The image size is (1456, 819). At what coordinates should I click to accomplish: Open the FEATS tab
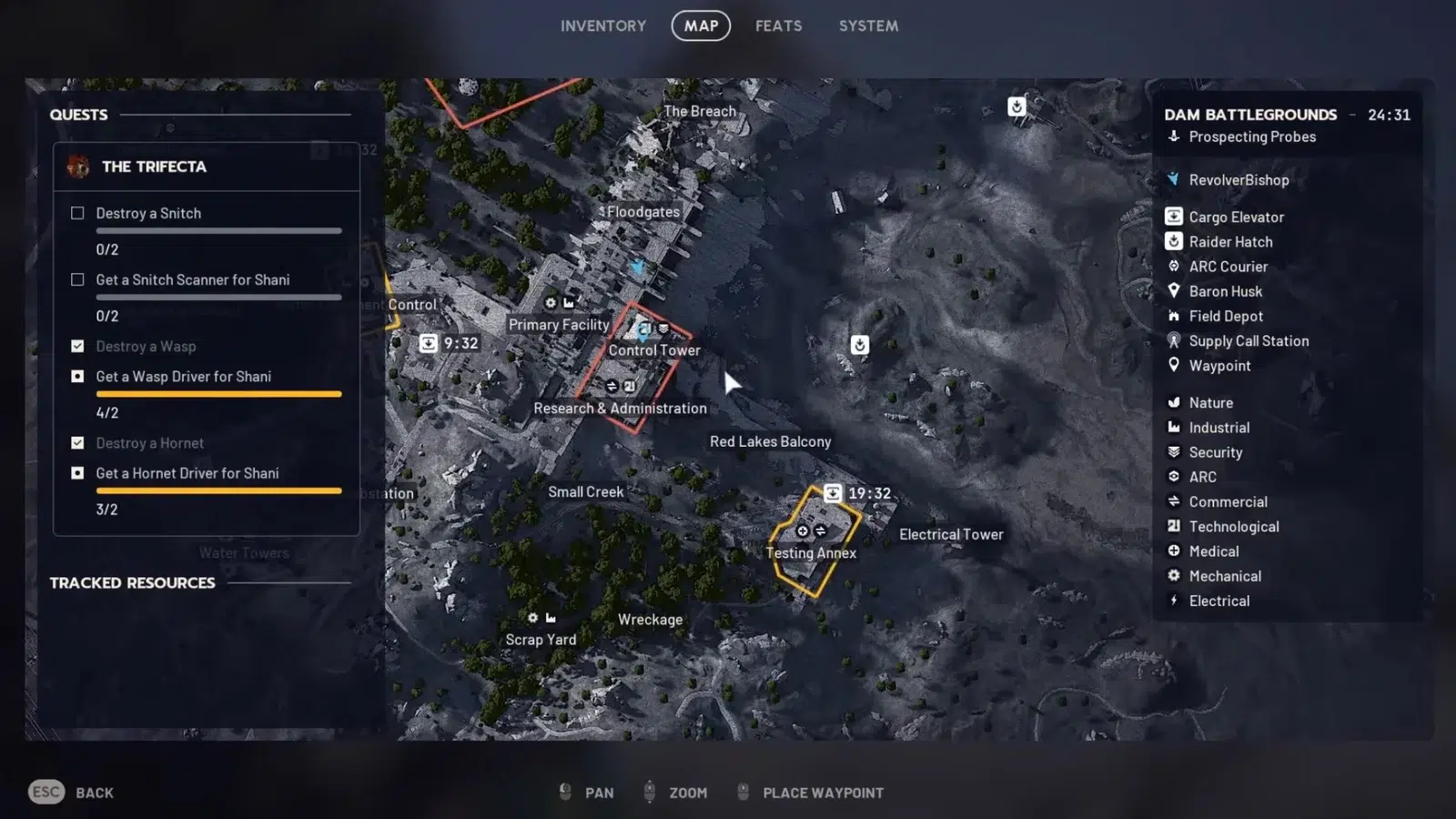point(778,25)
